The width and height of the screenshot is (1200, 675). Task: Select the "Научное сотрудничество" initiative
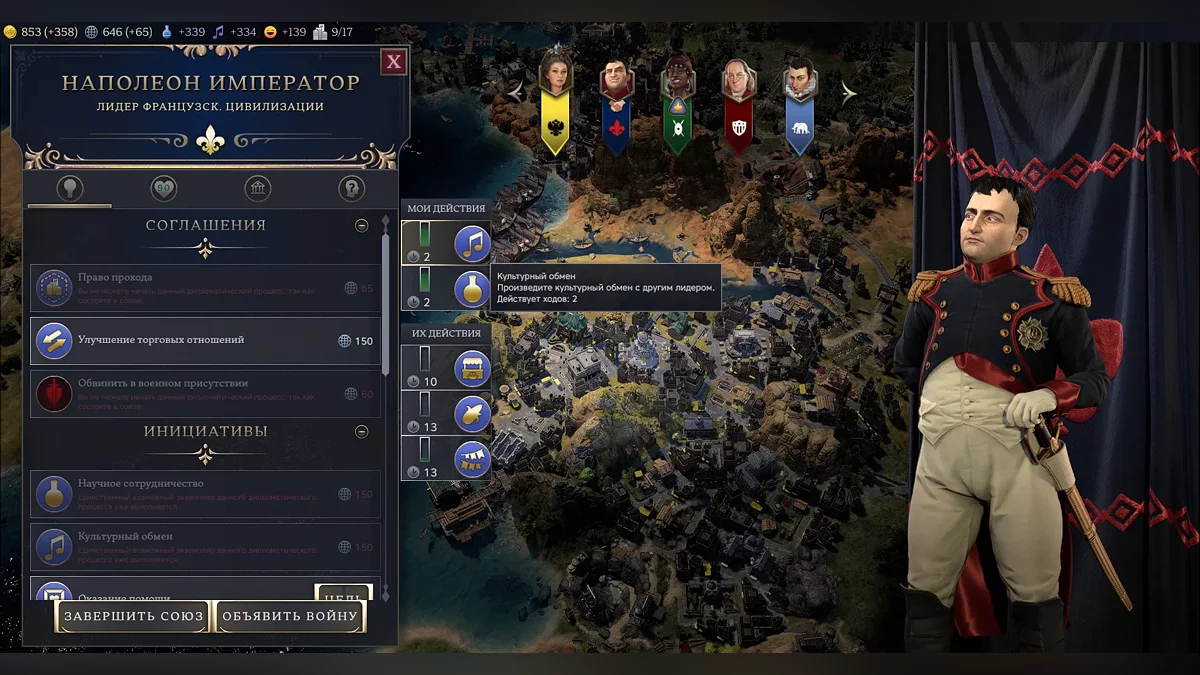coord(205,493)
